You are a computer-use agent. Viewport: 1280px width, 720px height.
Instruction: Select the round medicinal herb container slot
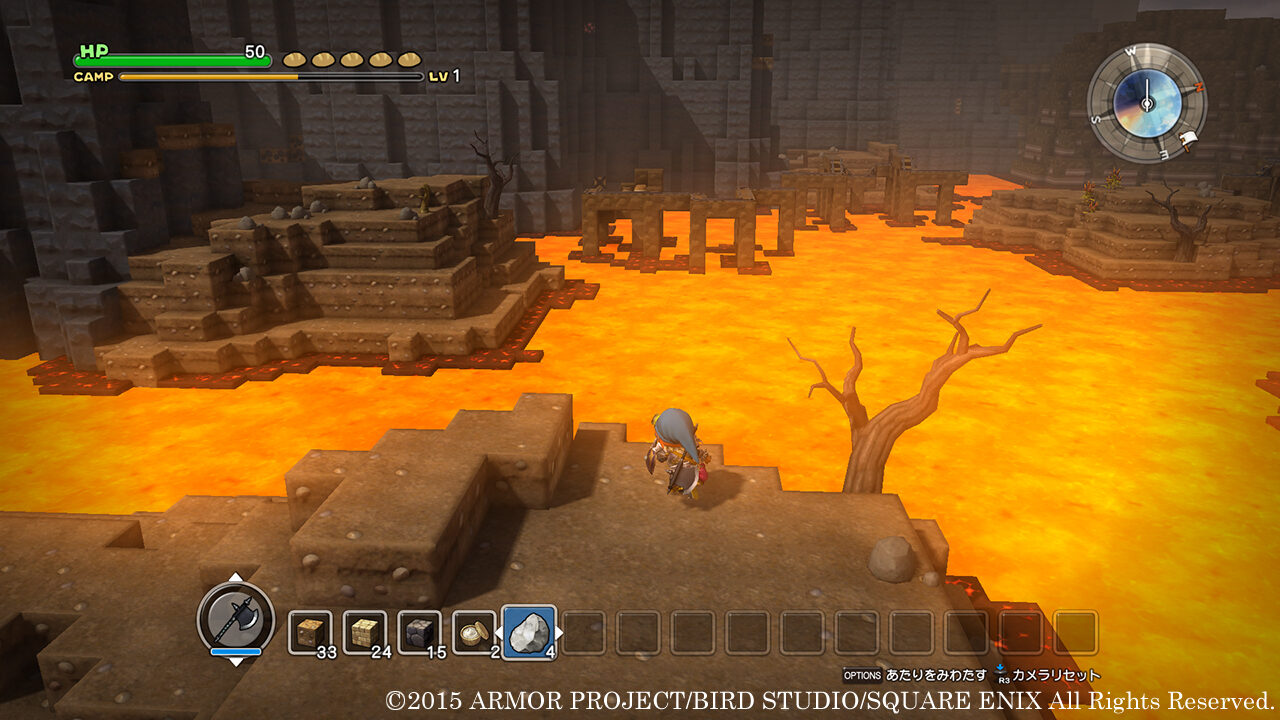pyautogui.click(x=473, y=633)
